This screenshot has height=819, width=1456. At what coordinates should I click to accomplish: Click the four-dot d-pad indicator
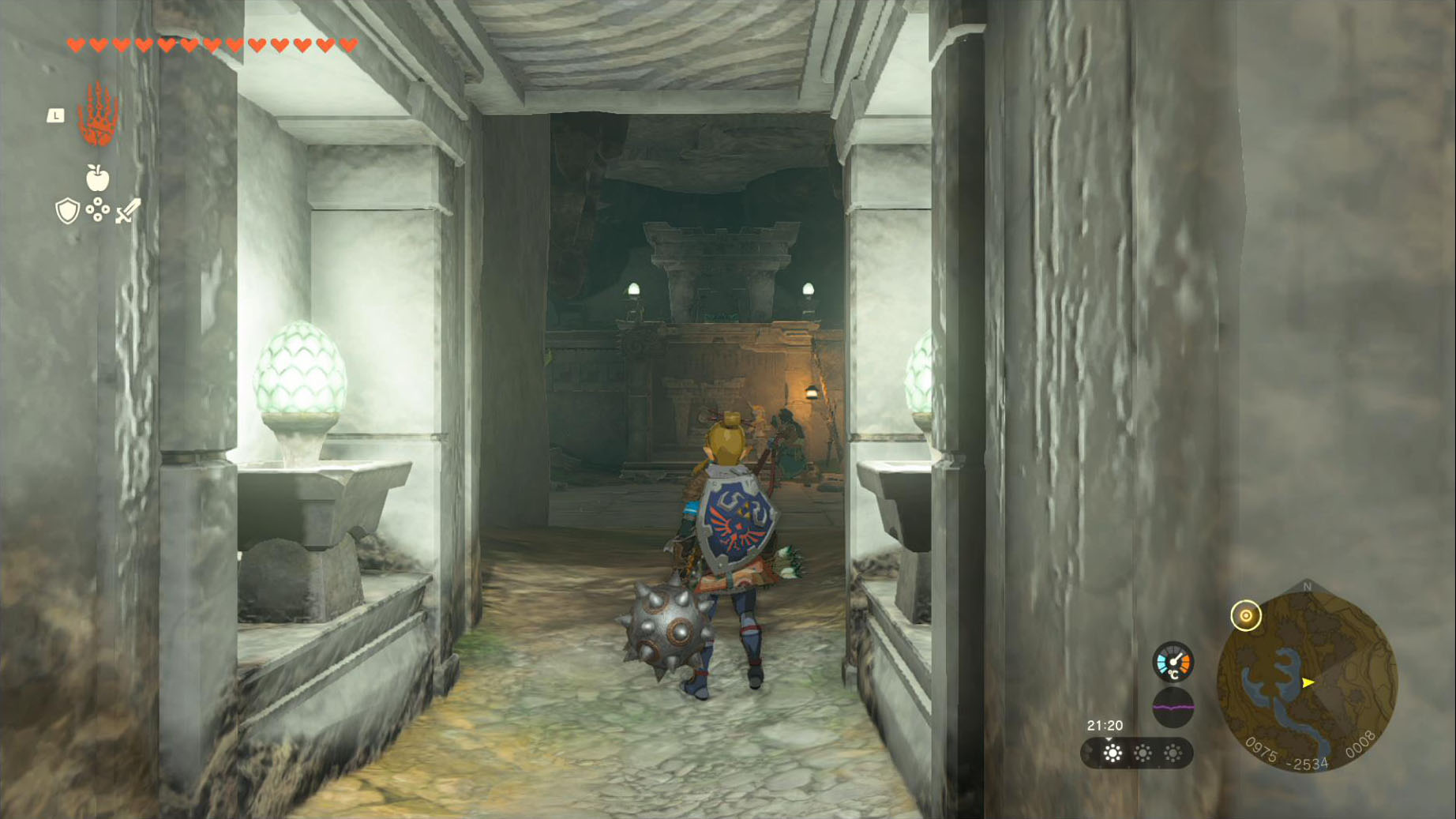[x=97, y=210]
